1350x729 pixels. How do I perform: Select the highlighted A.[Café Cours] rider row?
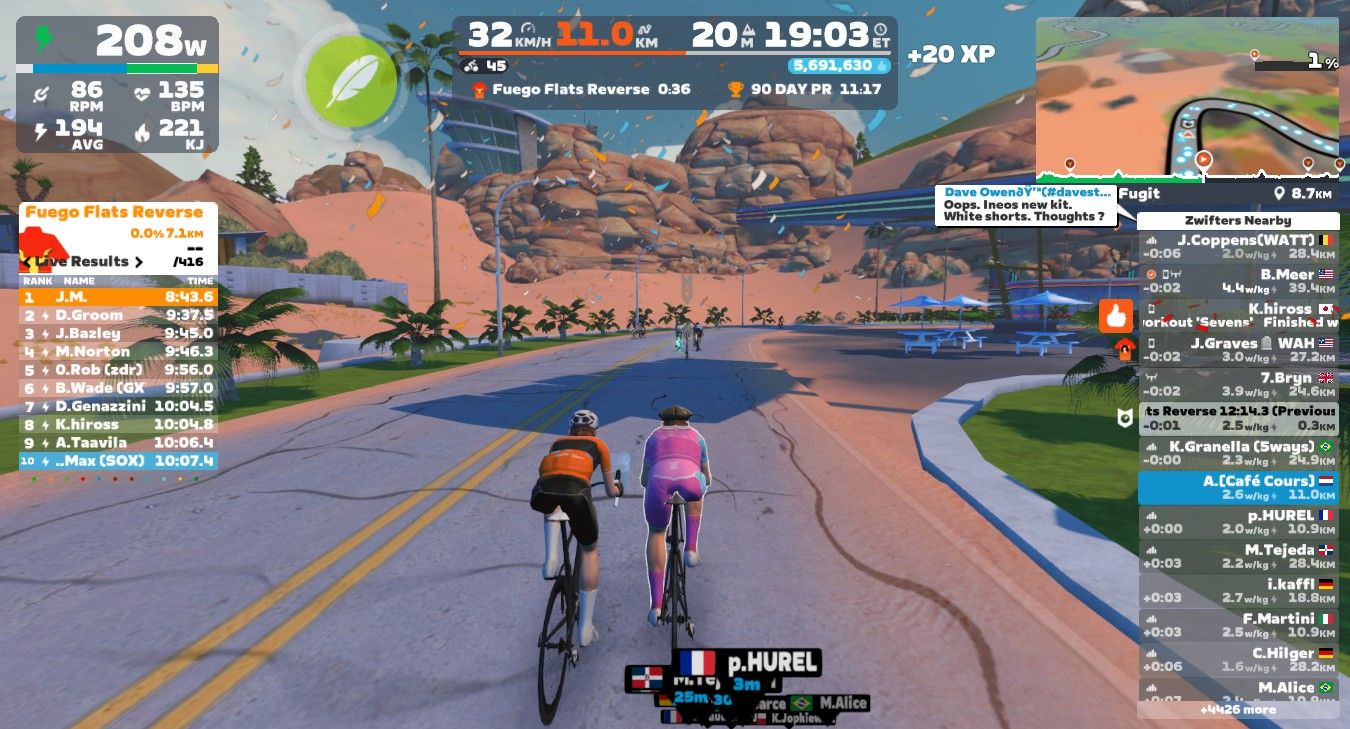tap(1238, 487)
